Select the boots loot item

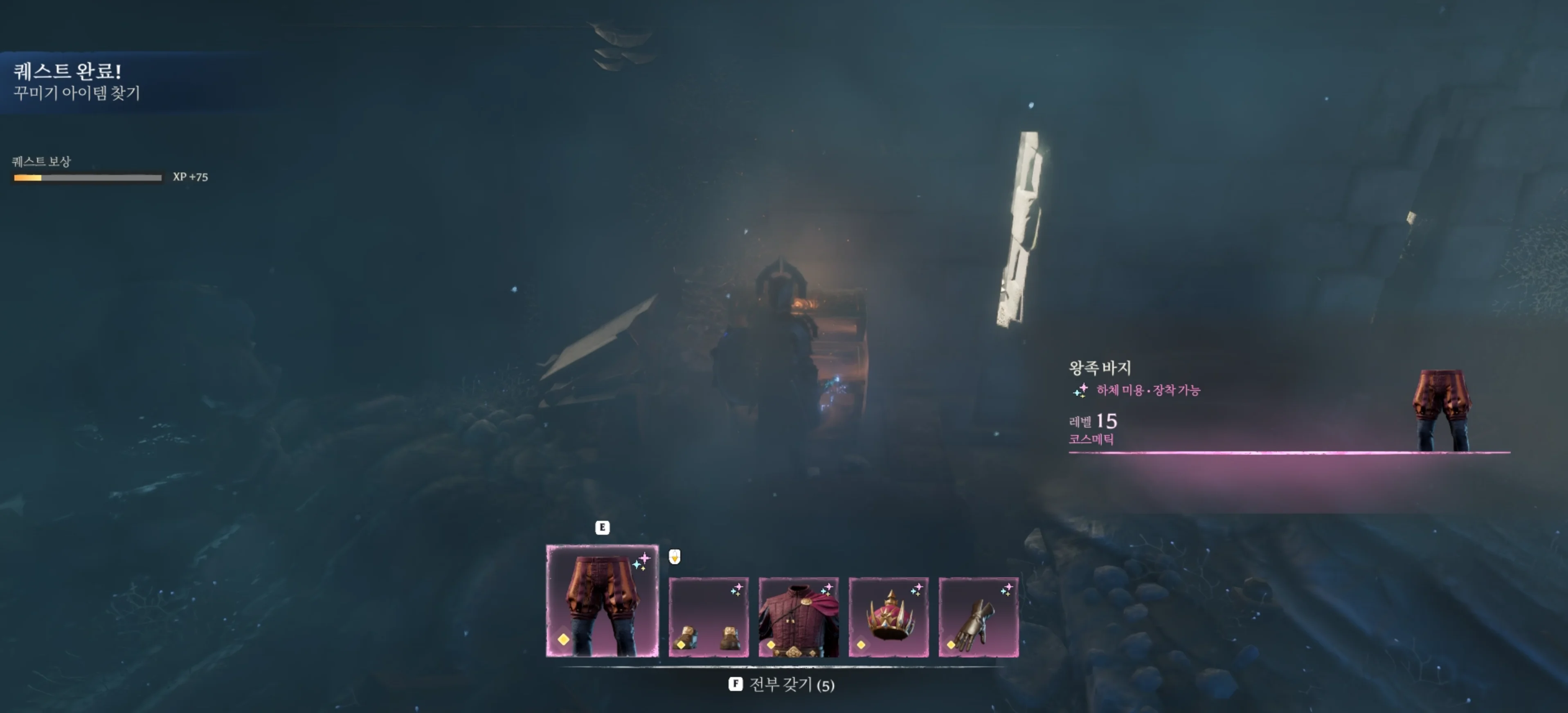coord(709,617)
